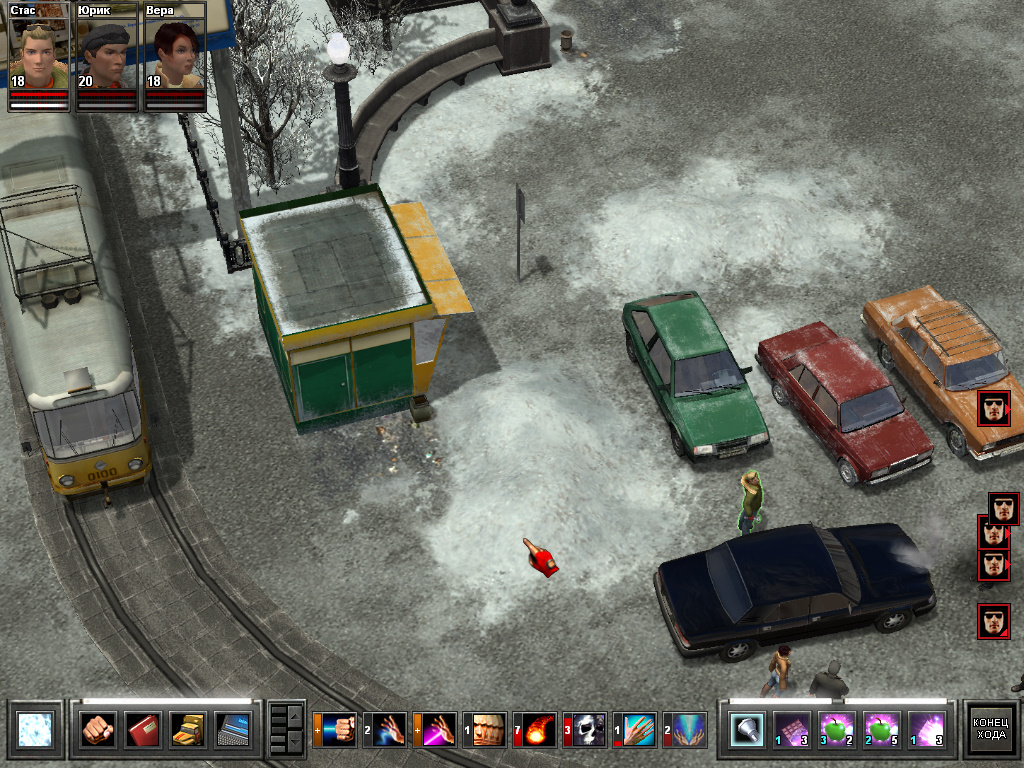Click the icy blue square icon
This screenshot has height=768, width=1024.
[x=32, y=729]
